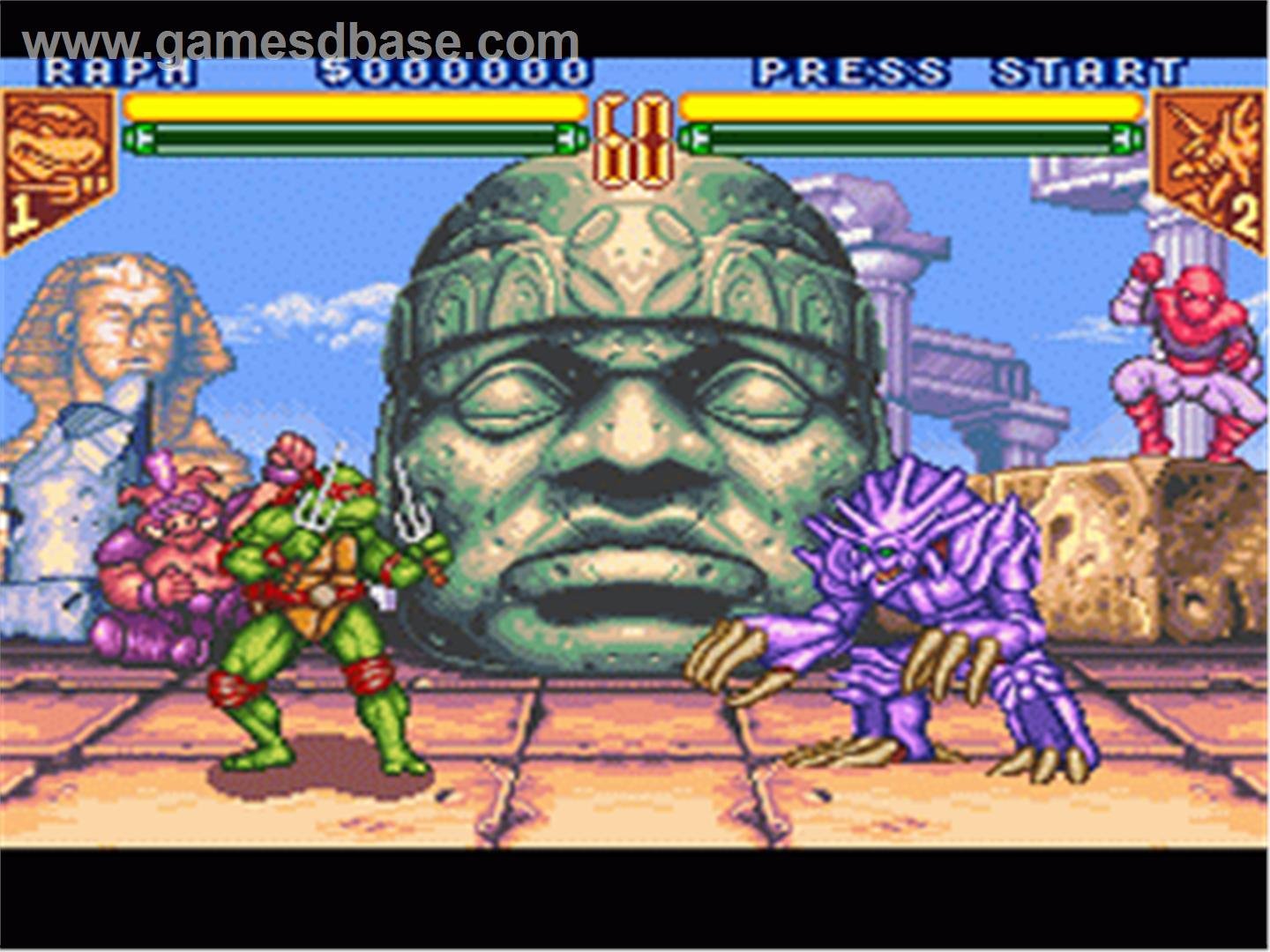Expand the right green power gauge endcap

[1126, 138]
